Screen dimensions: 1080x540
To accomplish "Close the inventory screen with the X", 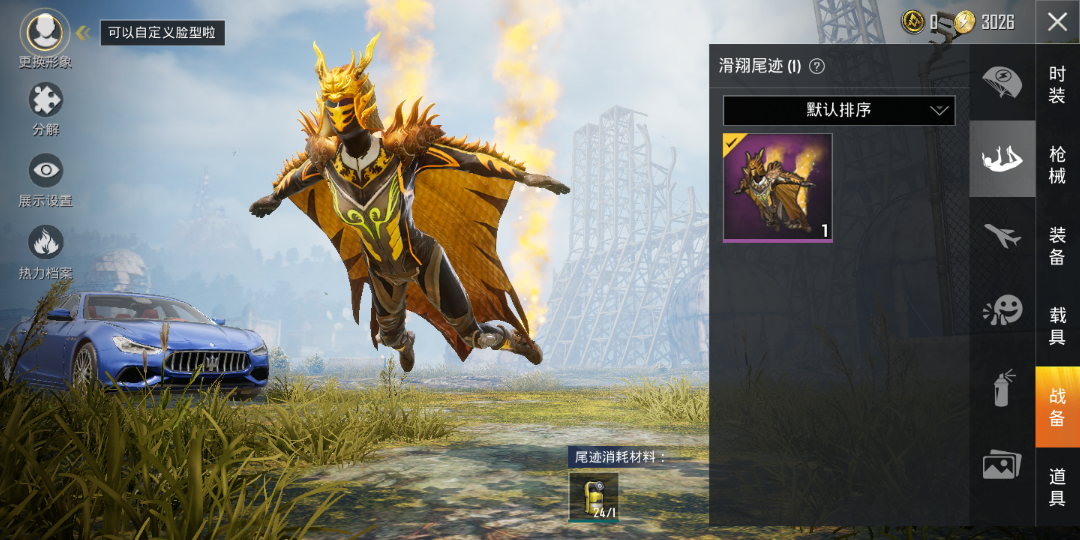I will pos(1057,22).
